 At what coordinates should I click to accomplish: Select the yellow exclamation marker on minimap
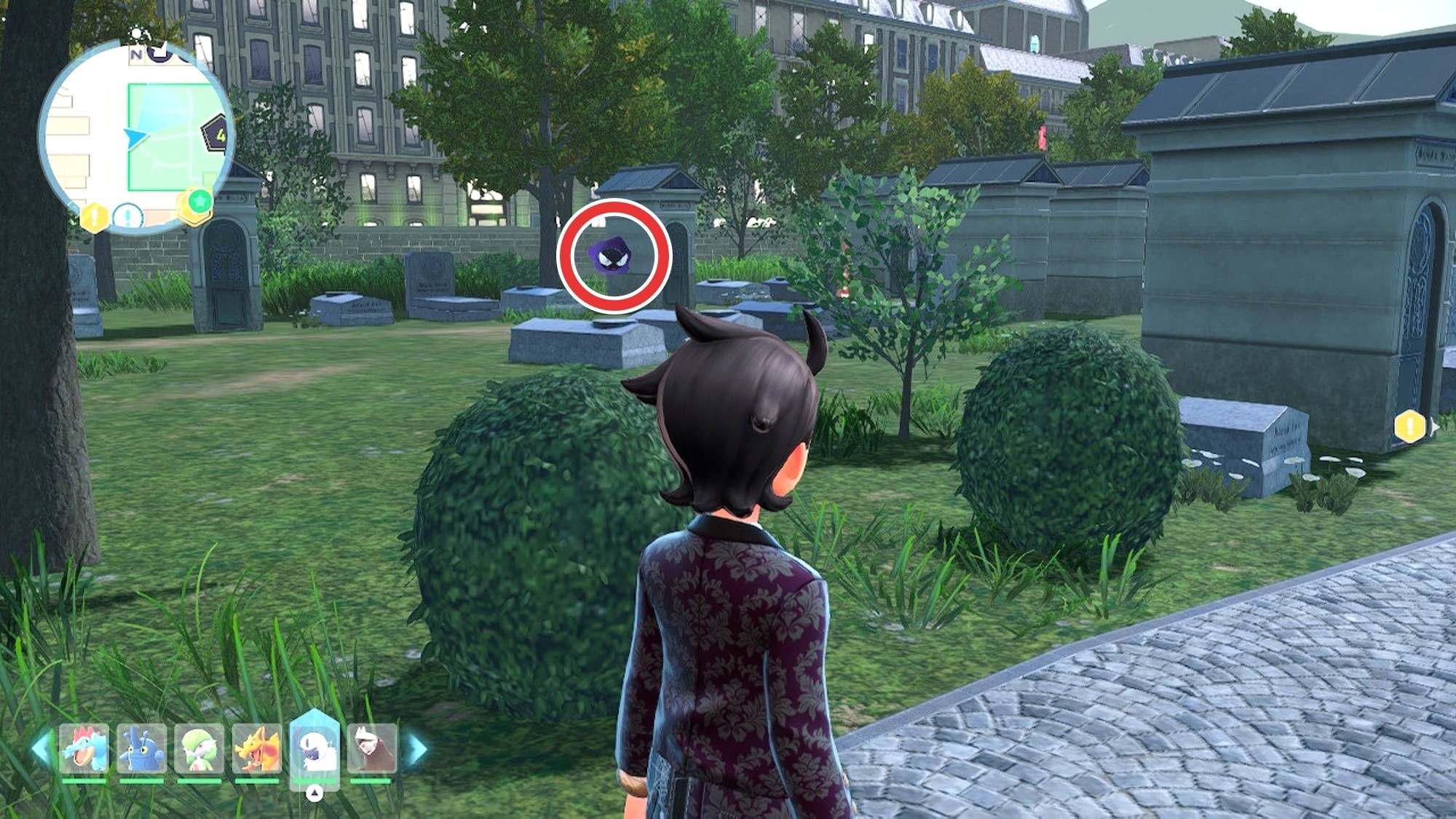pyautogui.click(x=95, y=217)
